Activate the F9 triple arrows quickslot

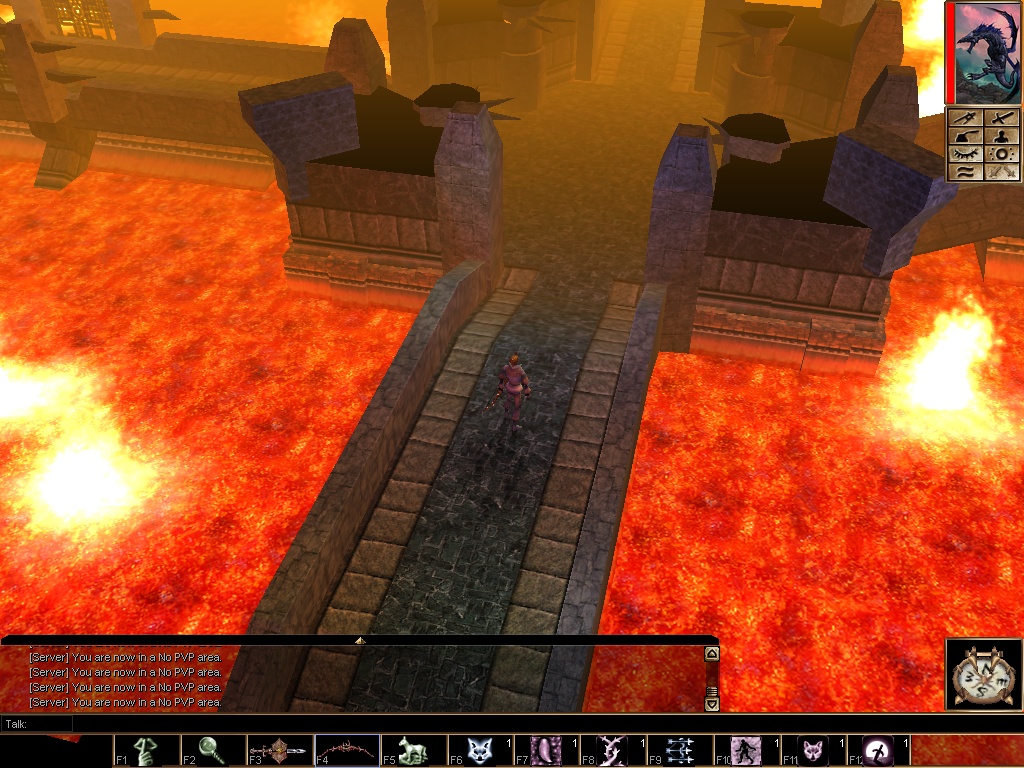tap(680, 750)
